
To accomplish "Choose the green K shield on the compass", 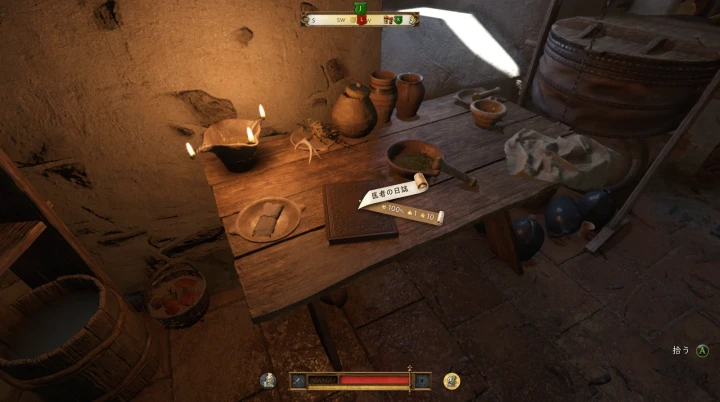I will [397, 19].
